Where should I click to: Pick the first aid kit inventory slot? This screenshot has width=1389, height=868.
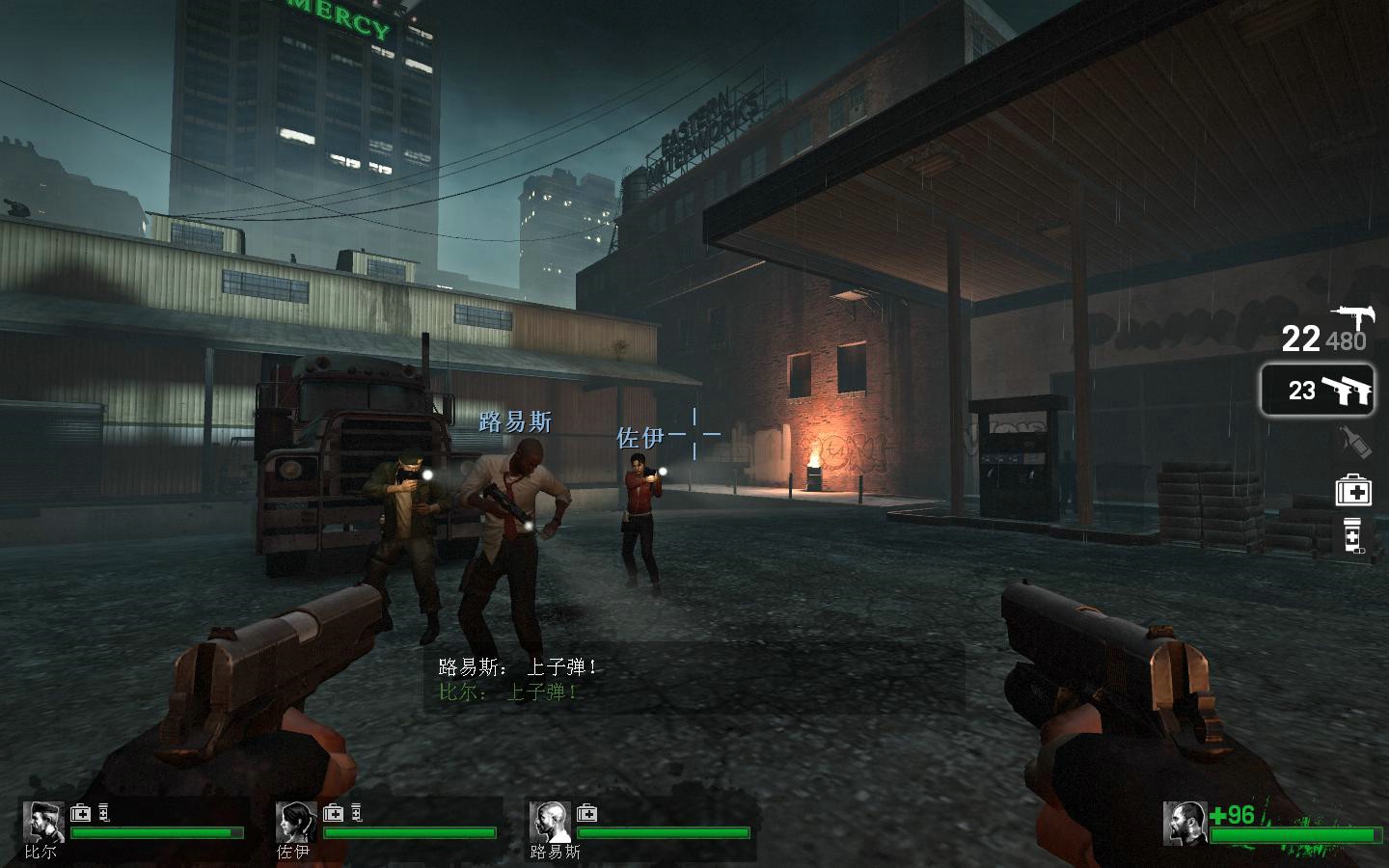(x=1353, y=491)
